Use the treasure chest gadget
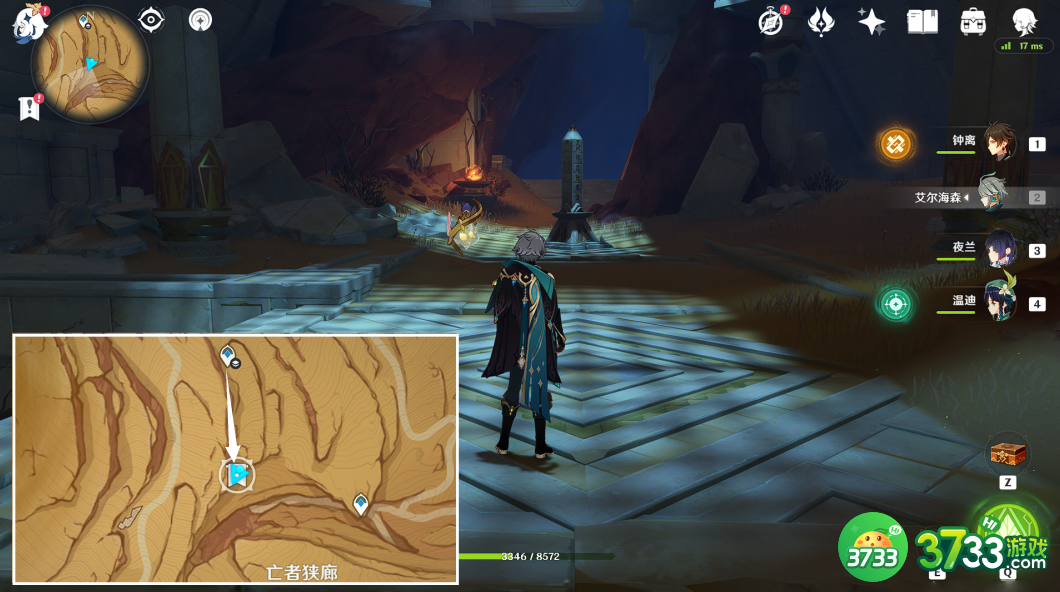 click(1007, 454)
